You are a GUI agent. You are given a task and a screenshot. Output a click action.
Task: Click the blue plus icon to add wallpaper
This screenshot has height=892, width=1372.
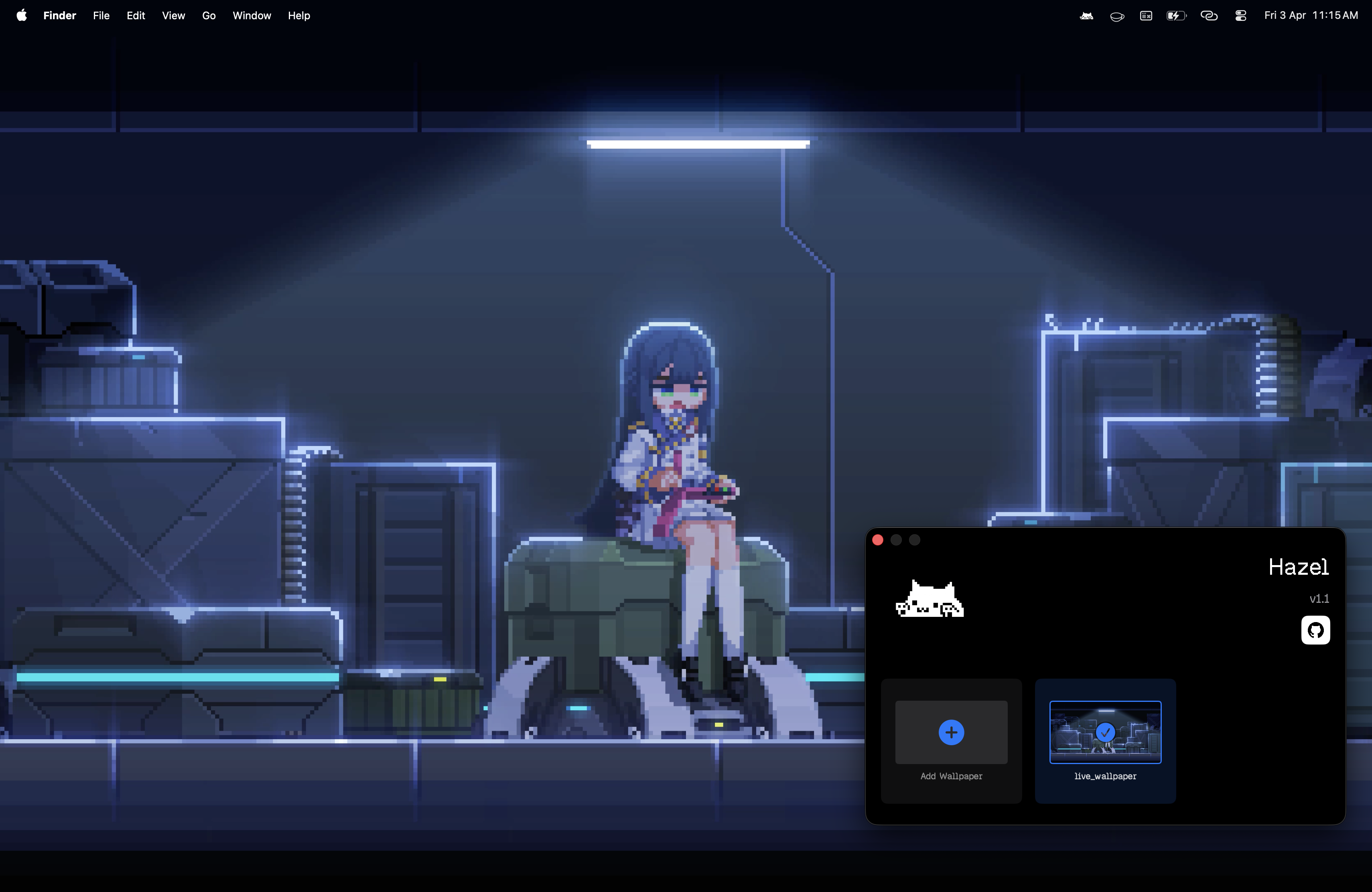tap(951, 732)
